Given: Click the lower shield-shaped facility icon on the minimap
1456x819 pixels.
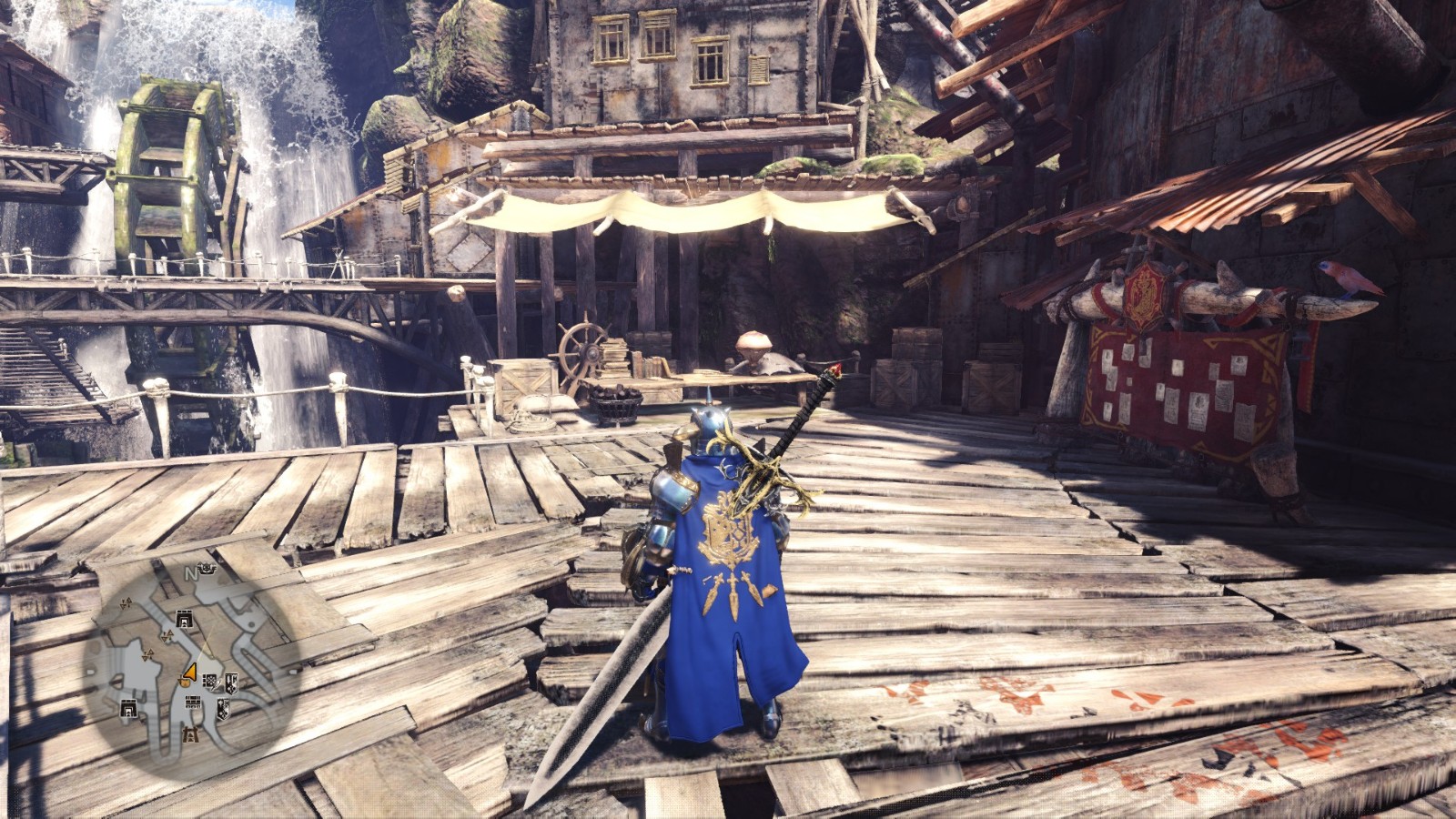Looking at the screenshot, I should (x=223, y=709).
